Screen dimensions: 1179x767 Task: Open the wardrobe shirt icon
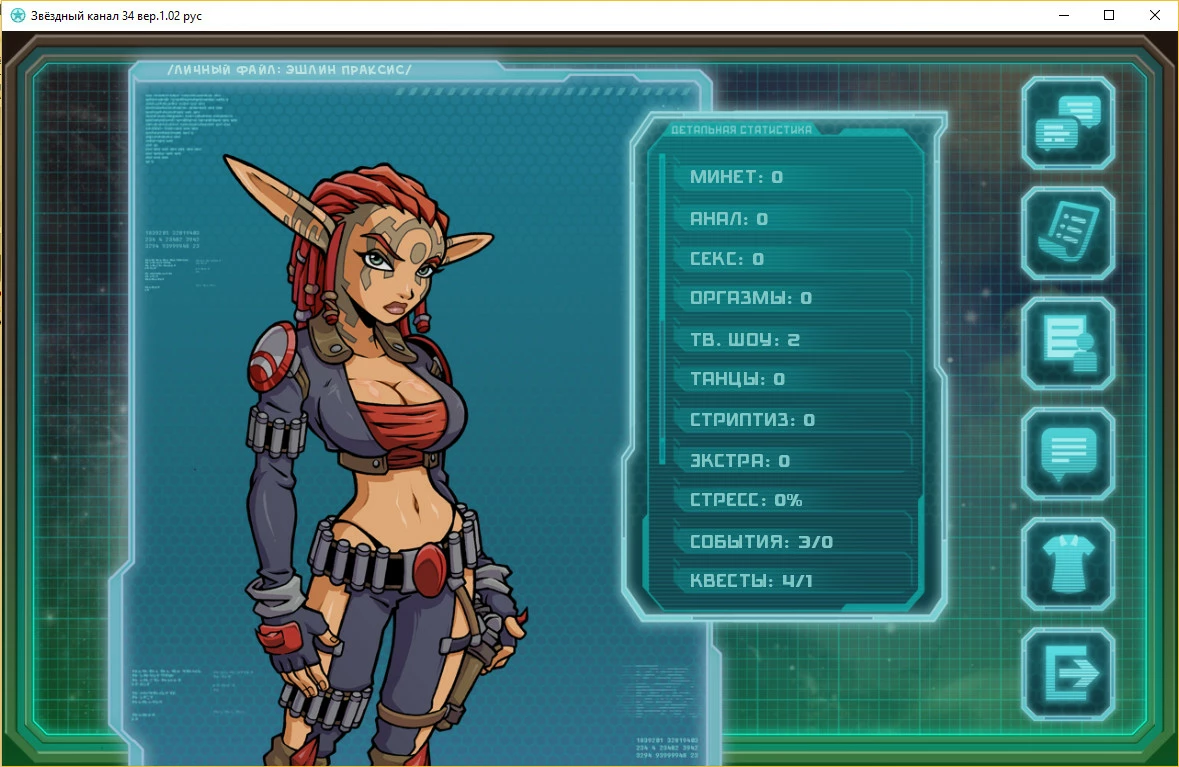point(1068,563)
